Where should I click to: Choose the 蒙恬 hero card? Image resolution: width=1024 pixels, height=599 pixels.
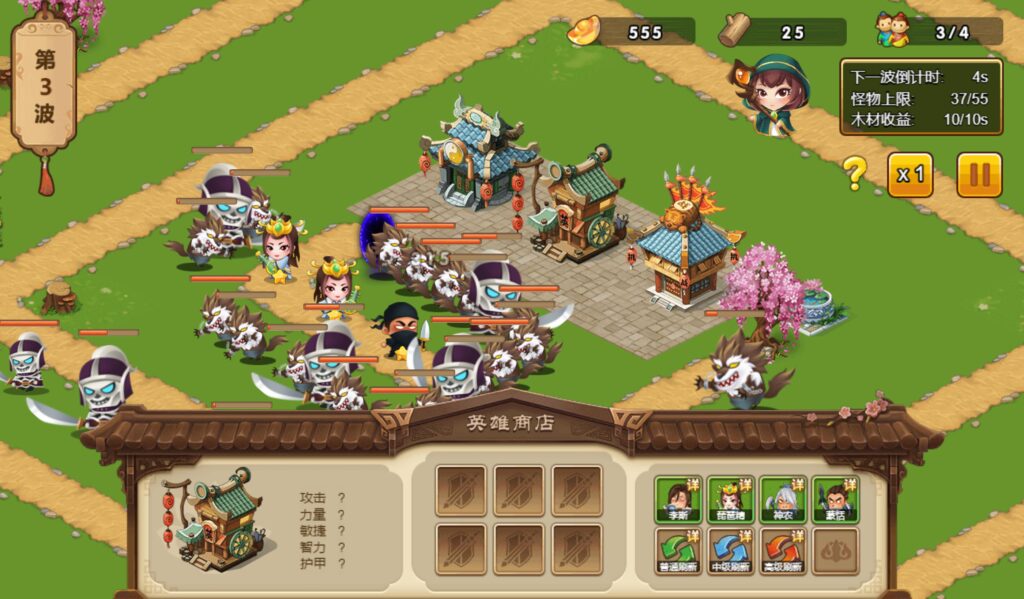click(x=835, y=499)
